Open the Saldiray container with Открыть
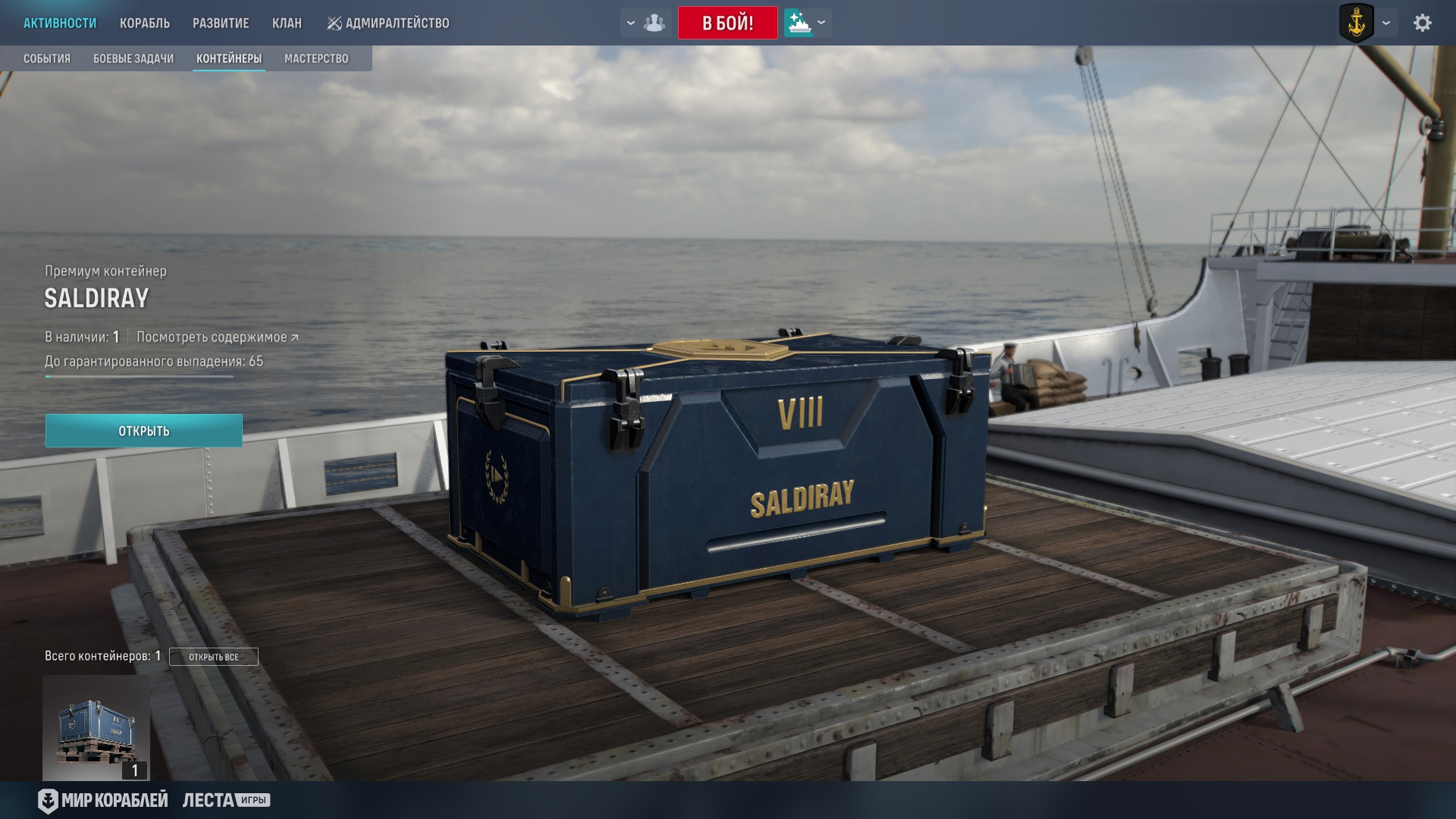Screen dimensions: 1456x819 tap(144, 431)
